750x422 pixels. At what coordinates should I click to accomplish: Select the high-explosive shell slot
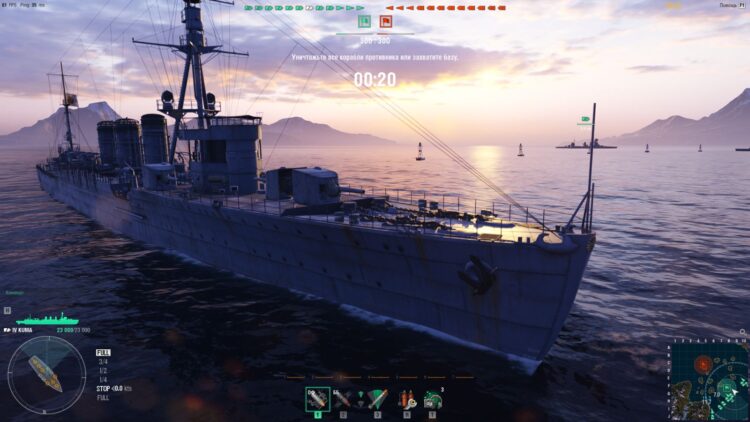tap(318, 399)
